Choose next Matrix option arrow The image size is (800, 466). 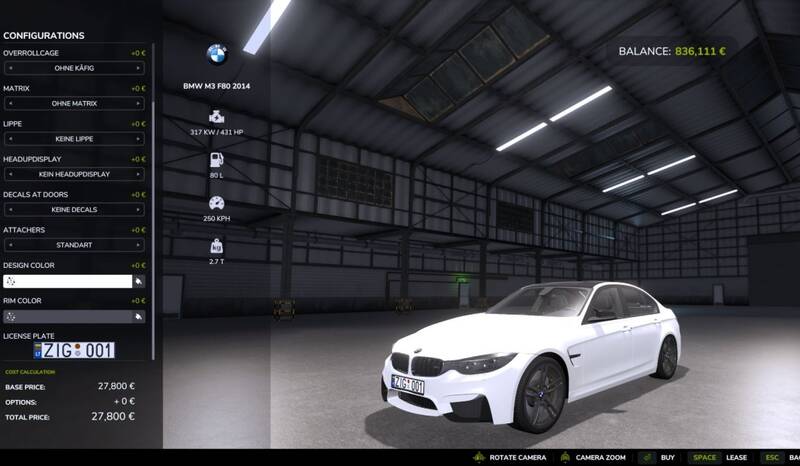point(138,103)
